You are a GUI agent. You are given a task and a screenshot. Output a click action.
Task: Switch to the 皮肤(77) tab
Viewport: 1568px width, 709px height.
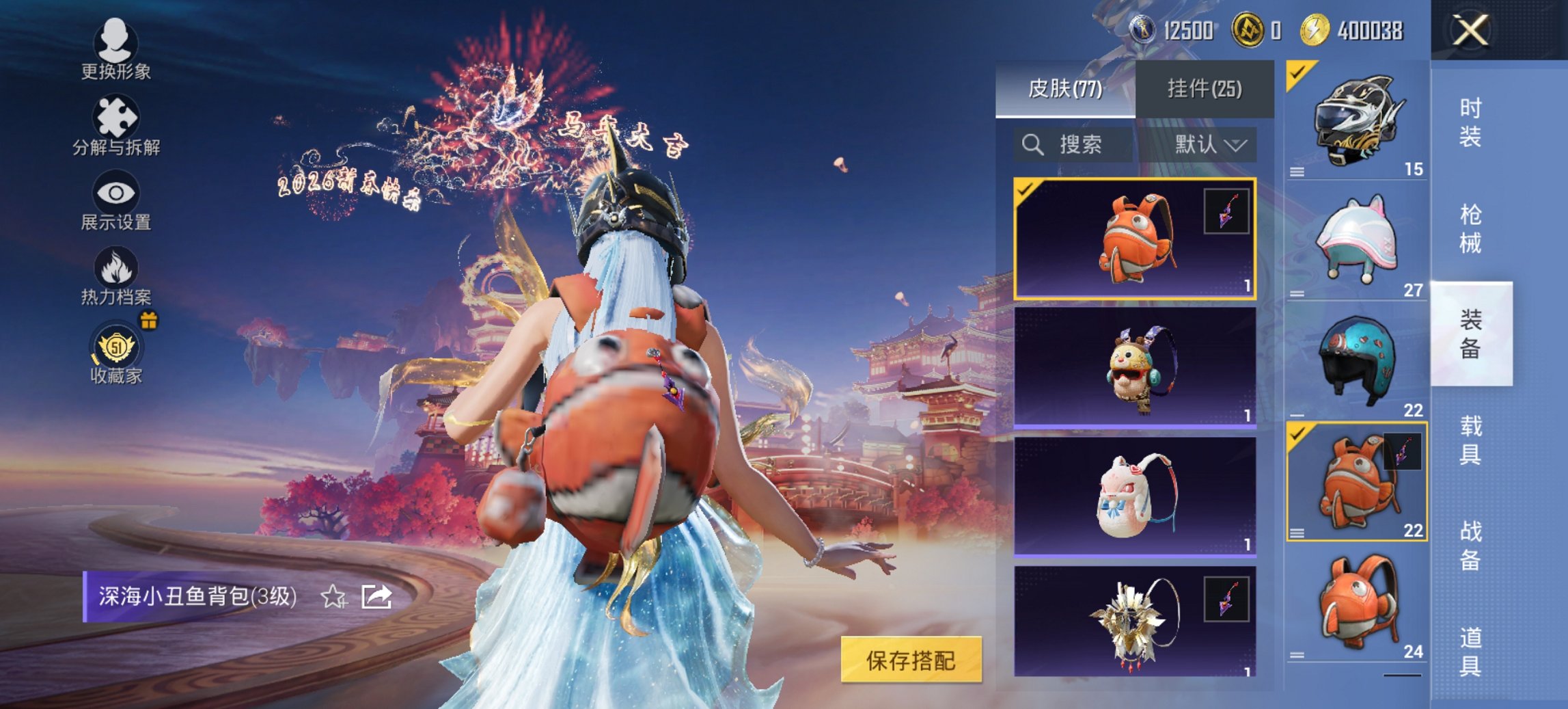tap(1067, 90)
